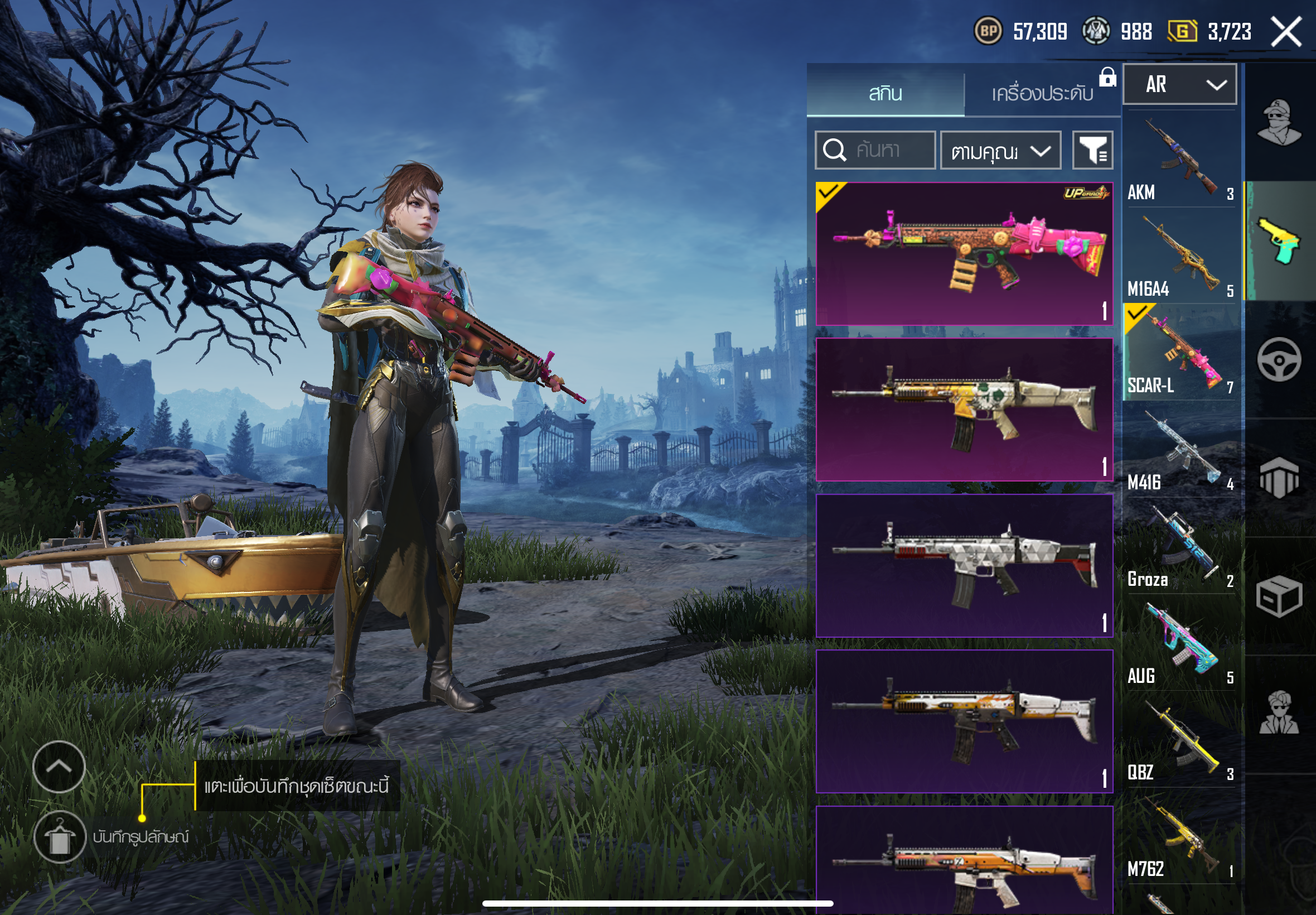Open the locked เครื่องประดับ tab
1316x915 pixels.
click(x=1042, y=93)
